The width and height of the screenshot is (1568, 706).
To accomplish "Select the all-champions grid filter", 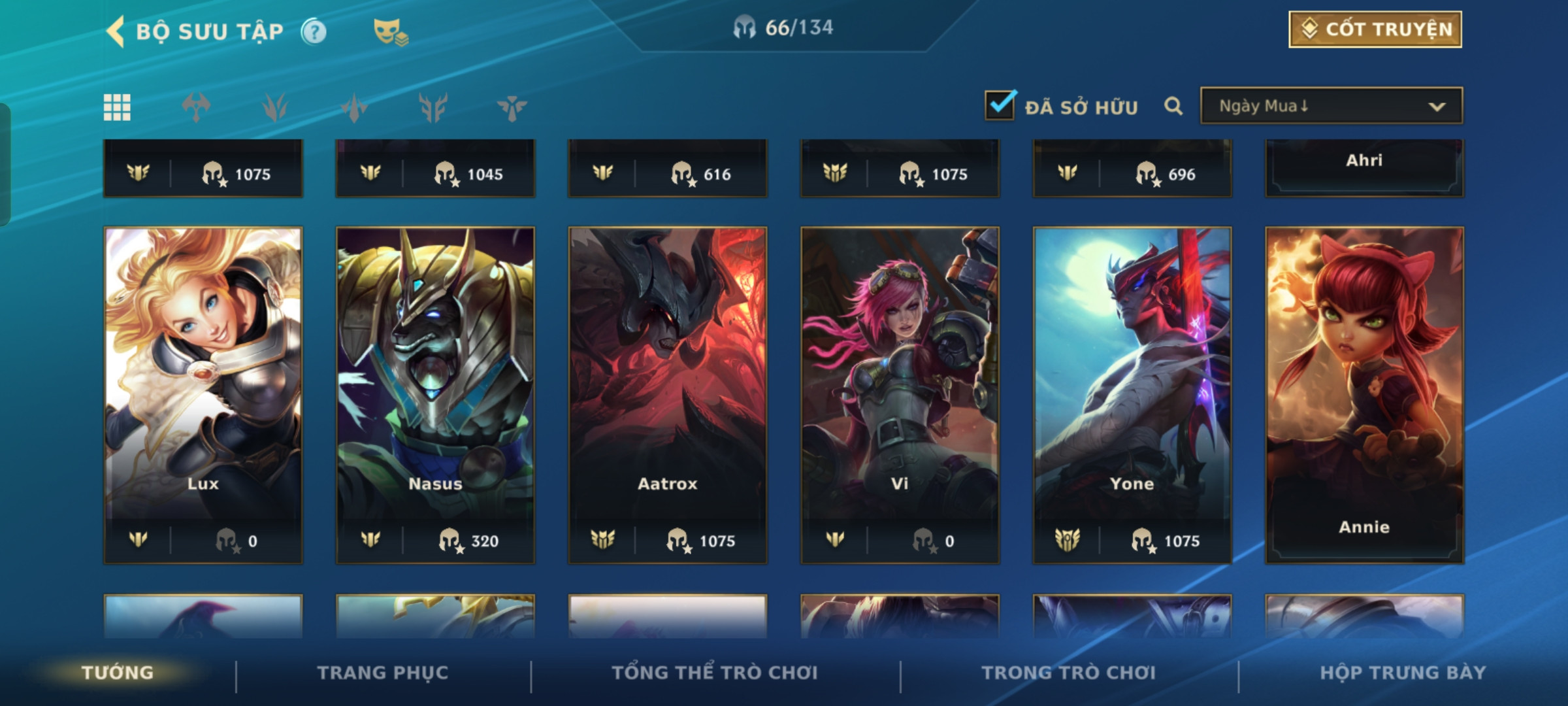I will (117, 107).
